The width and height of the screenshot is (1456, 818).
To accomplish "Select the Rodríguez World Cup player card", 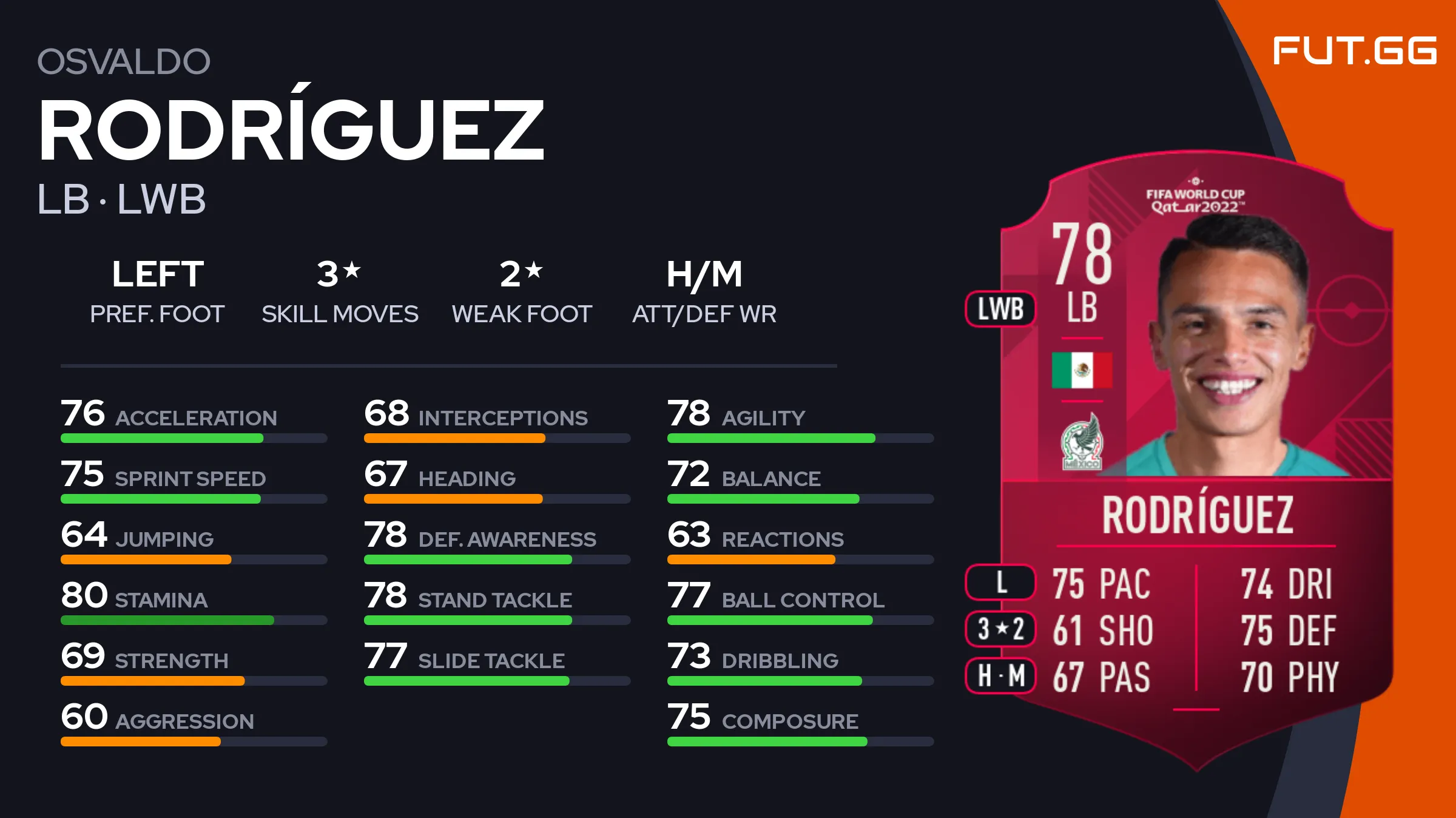I will pos(1196,461).
